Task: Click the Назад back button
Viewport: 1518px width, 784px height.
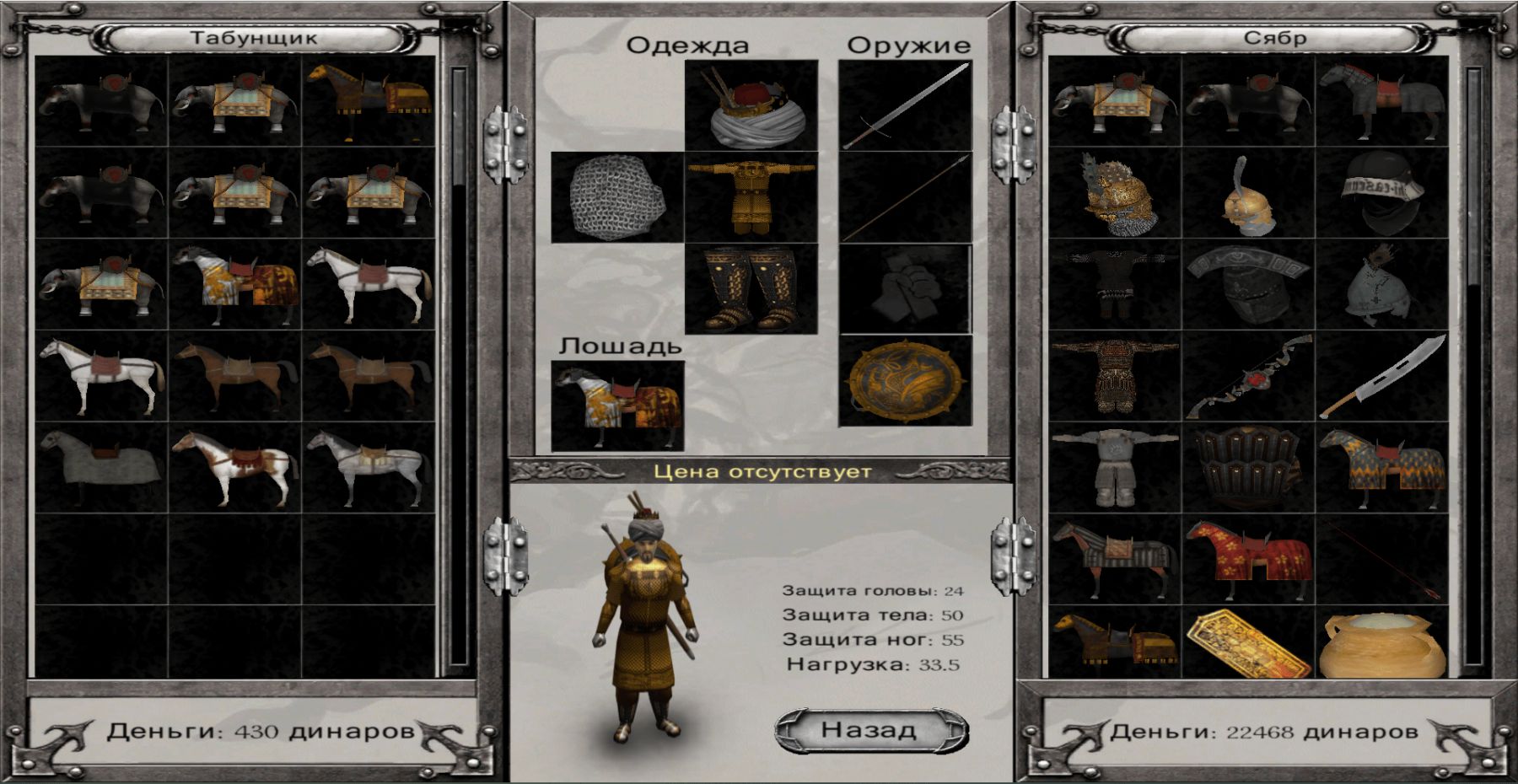Action: [870, 730]
